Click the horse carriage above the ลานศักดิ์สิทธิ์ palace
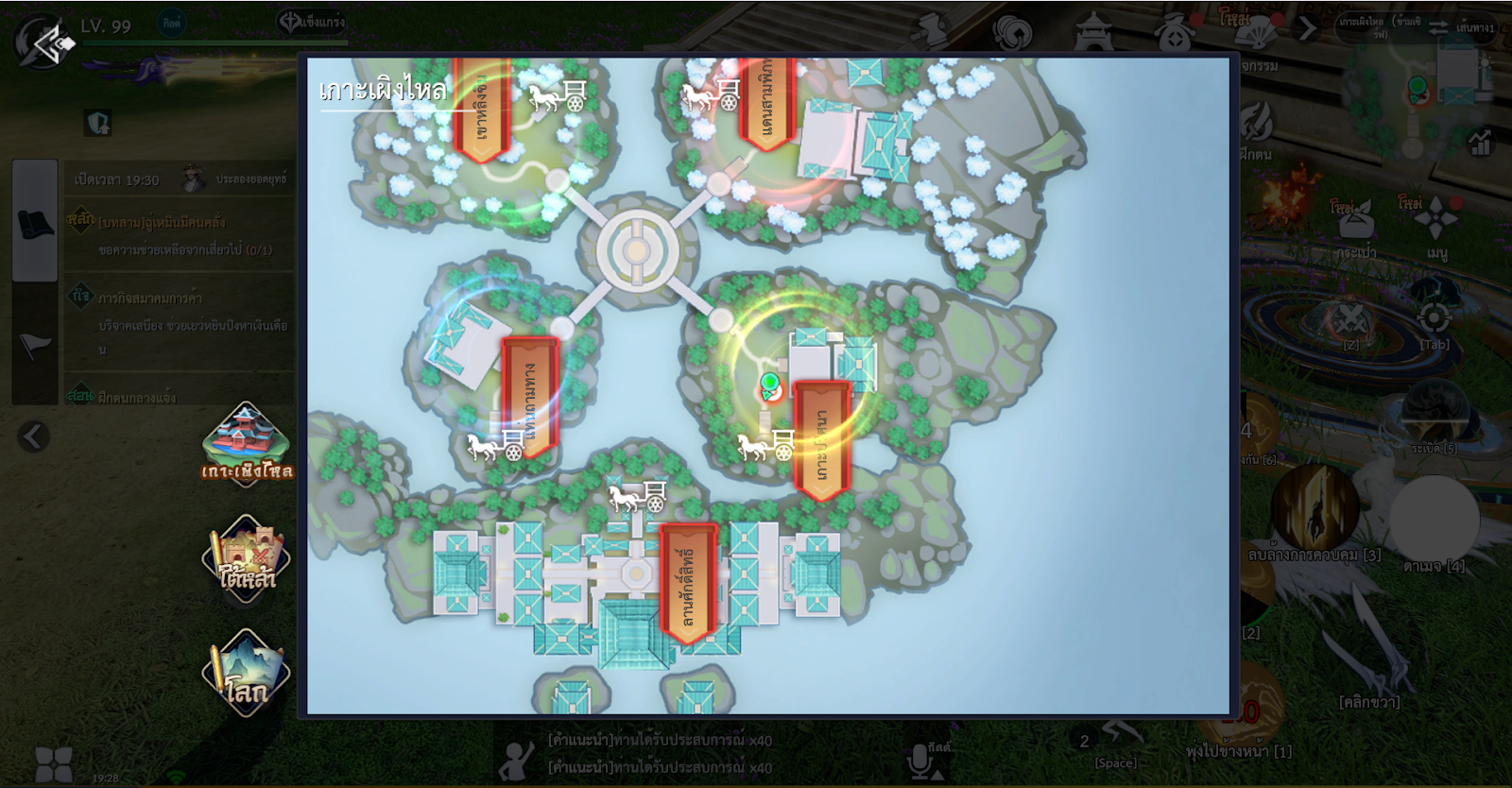 638,495
